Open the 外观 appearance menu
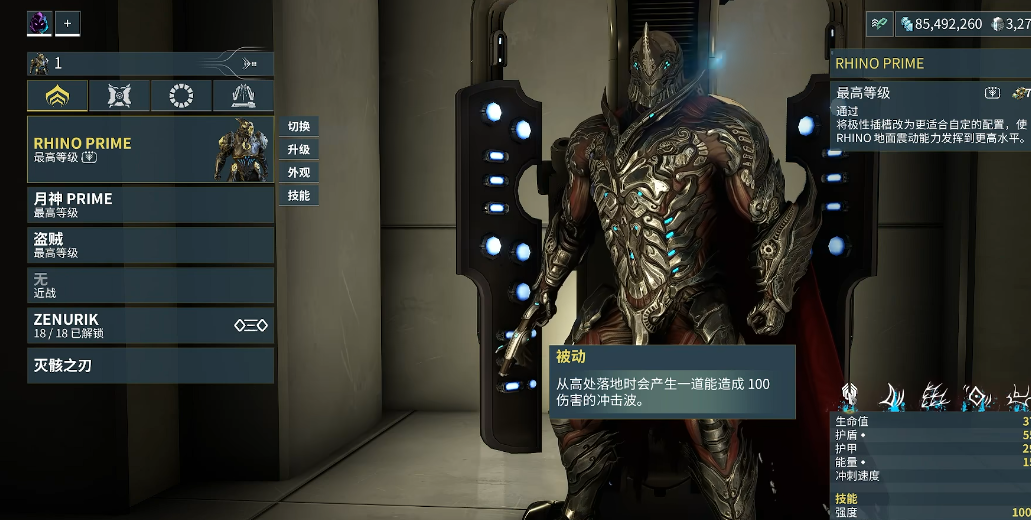The image size is (1031, 520). [x=298, y=172]
